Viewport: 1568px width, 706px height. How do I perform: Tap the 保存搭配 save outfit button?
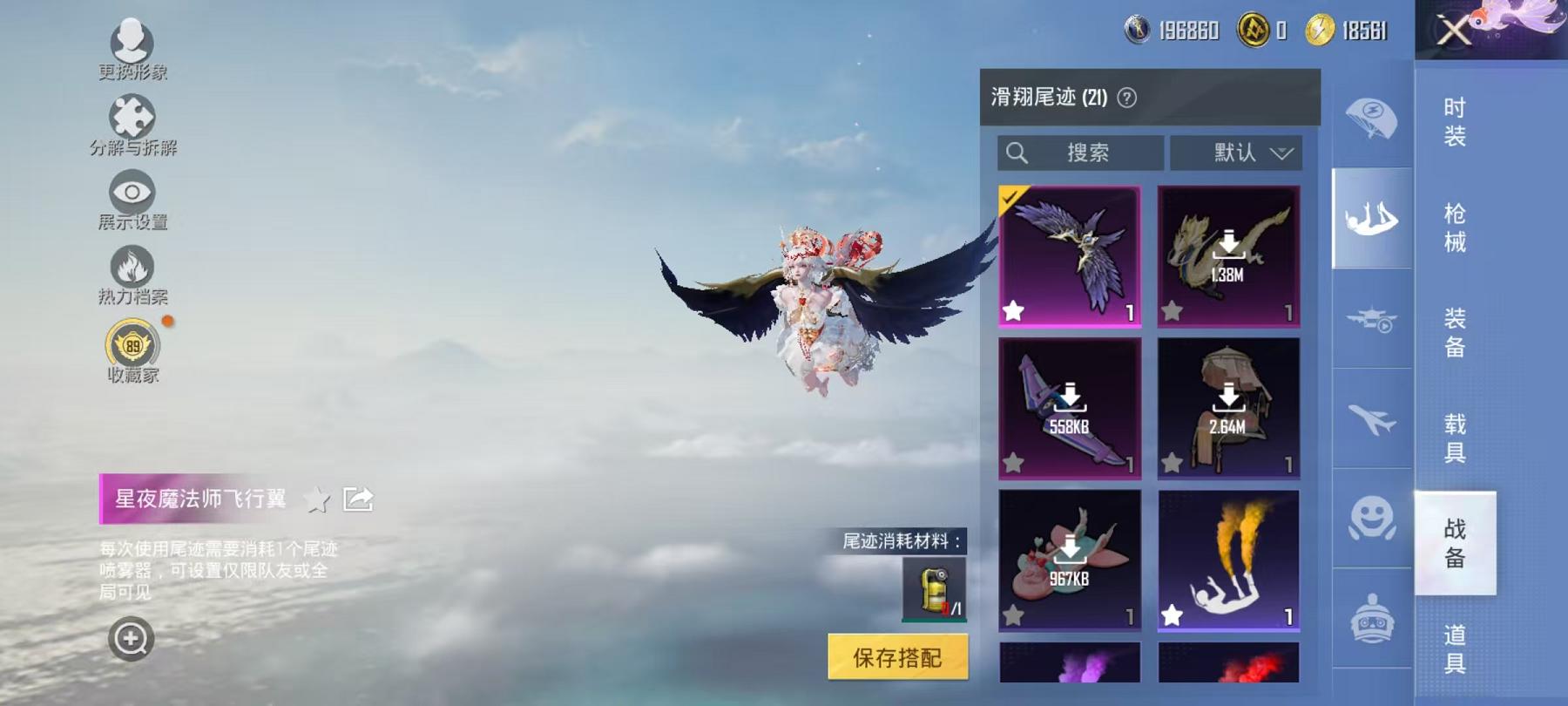coord(897,659)
